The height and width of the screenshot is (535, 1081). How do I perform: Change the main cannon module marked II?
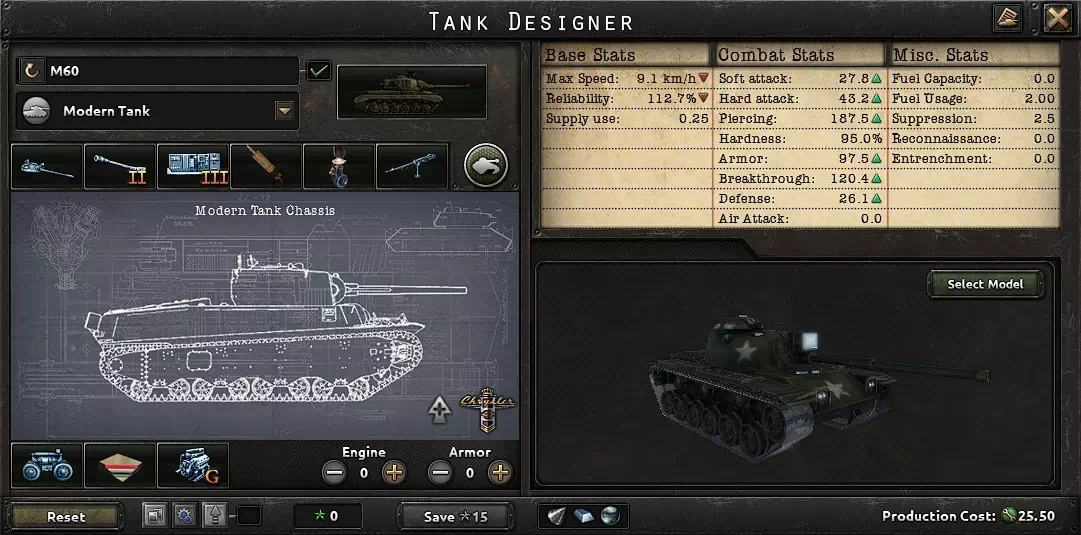pyautogui.click(x=120, y=167)
